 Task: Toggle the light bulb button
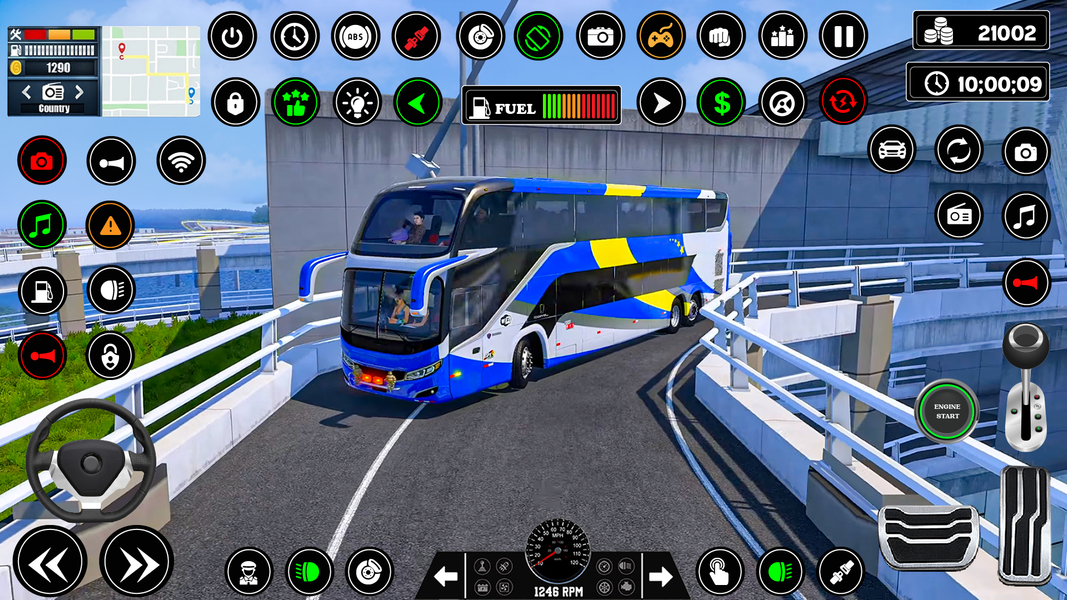click(x=357, y=102)
